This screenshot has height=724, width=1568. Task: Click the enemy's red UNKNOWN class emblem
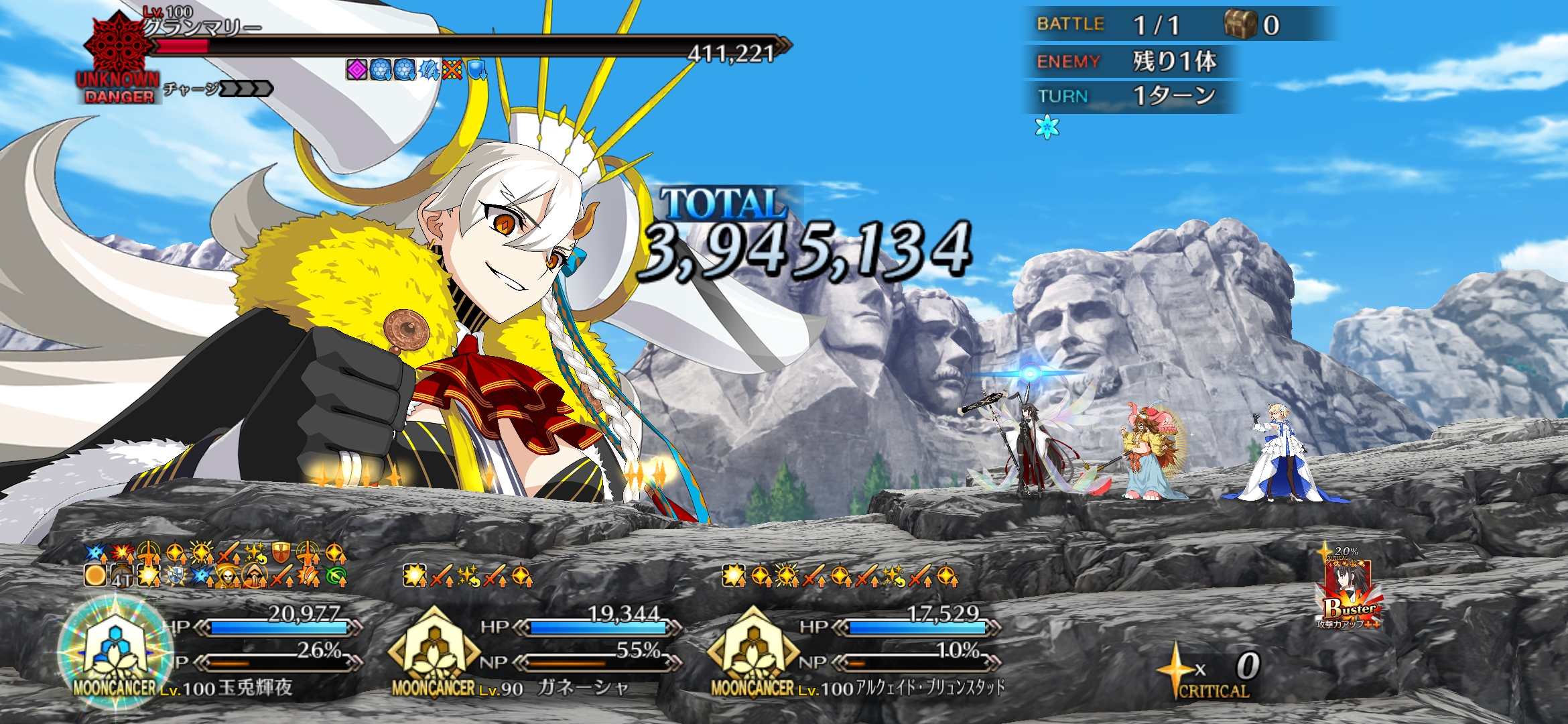118,48
